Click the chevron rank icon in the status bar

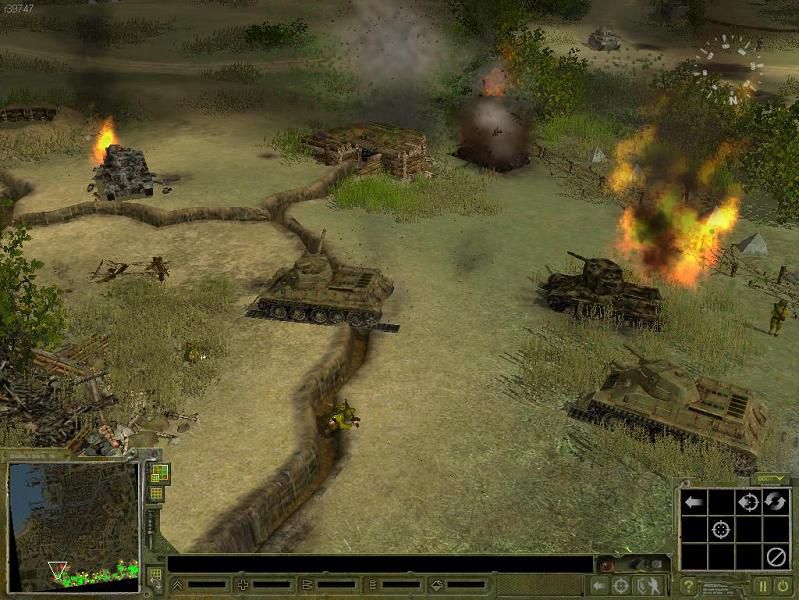coord(177,585)
